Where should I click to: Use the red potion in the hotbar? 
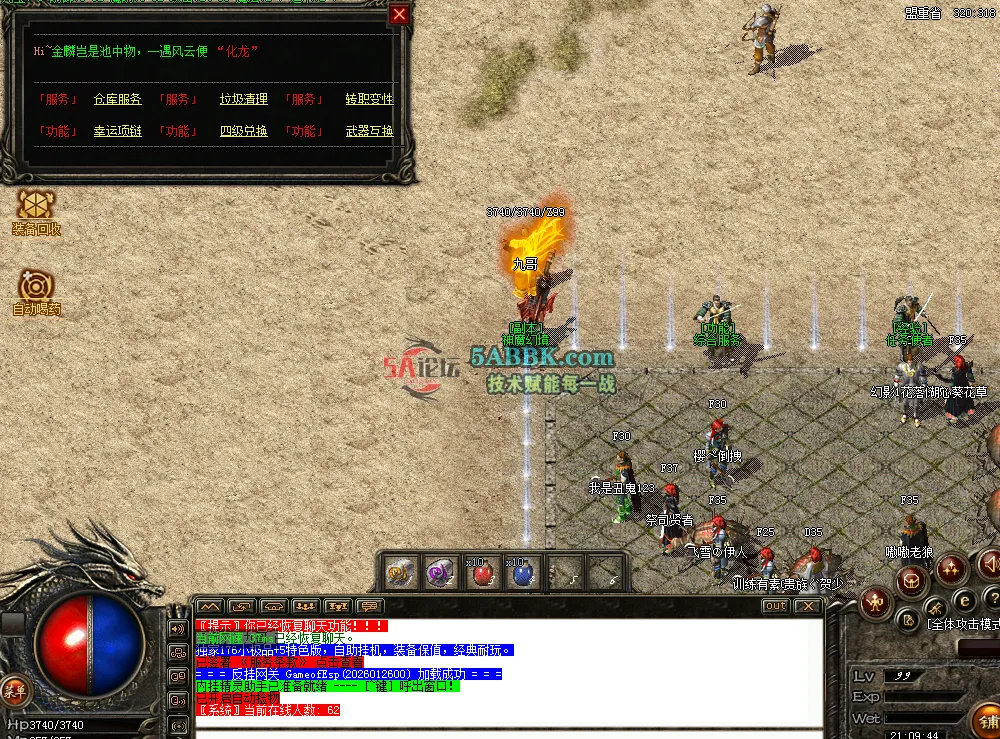point(483,573)
